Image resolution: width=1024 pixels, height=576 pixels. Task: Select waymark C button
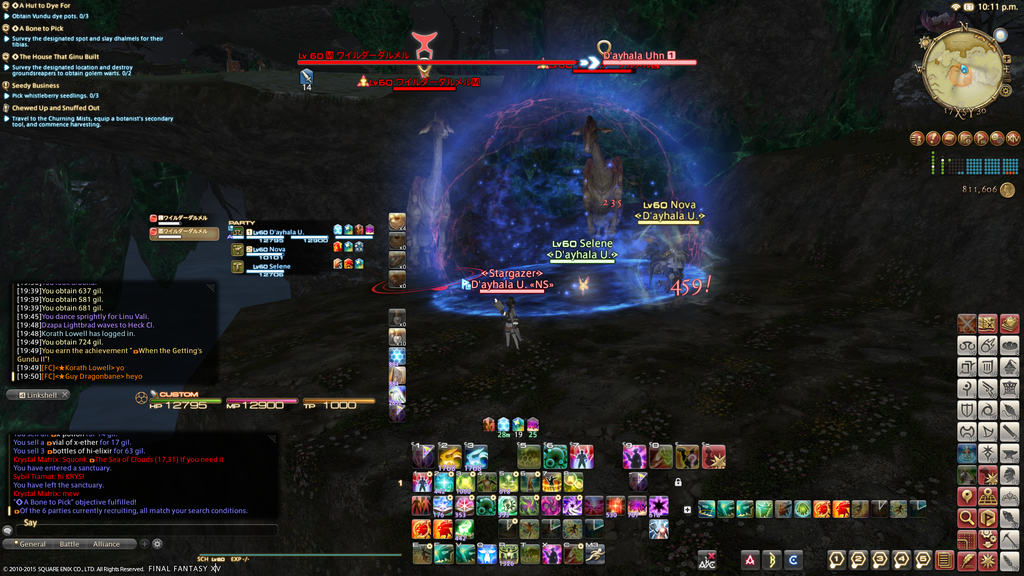click(x=793, y=560)
